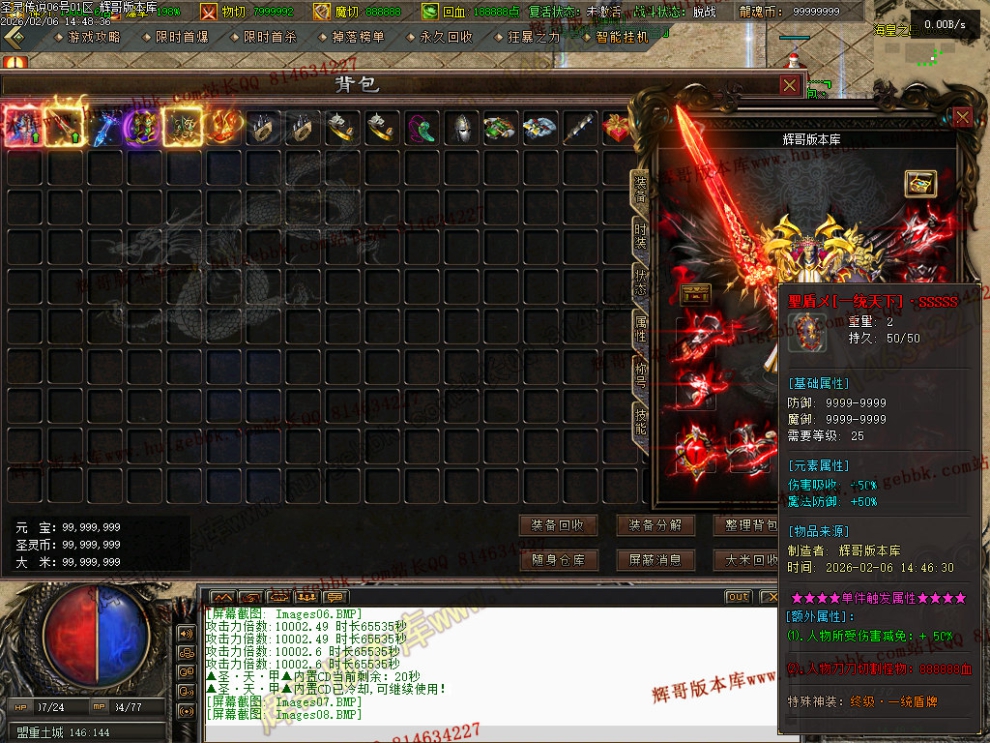Click the treasure chest icon in equipment panel
The image size is (990, 743).
[920, 184]
